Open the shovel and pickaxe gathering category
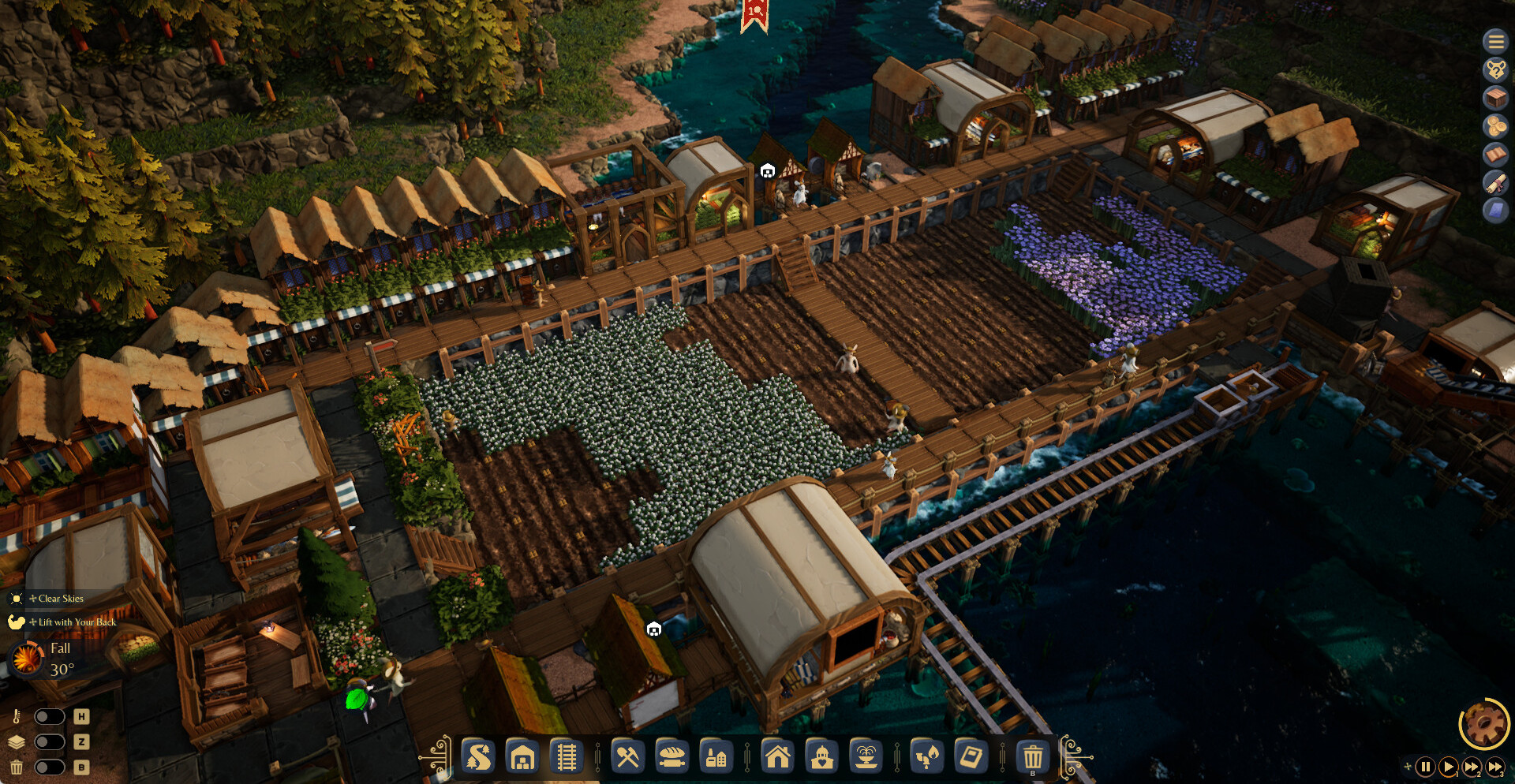This screenshot has height=784, width=1515. [627, 757]
